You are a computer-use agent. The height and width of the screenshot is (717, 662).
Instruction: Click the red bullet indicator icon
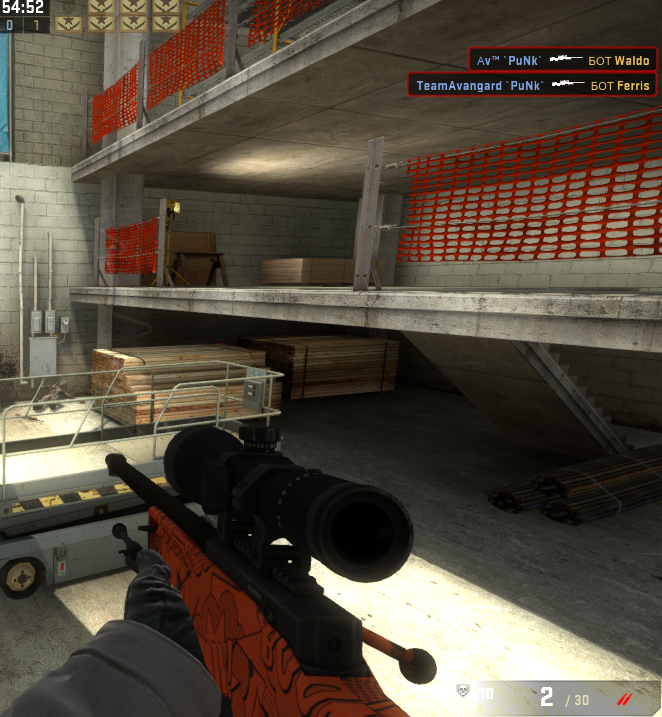(627, 696)
